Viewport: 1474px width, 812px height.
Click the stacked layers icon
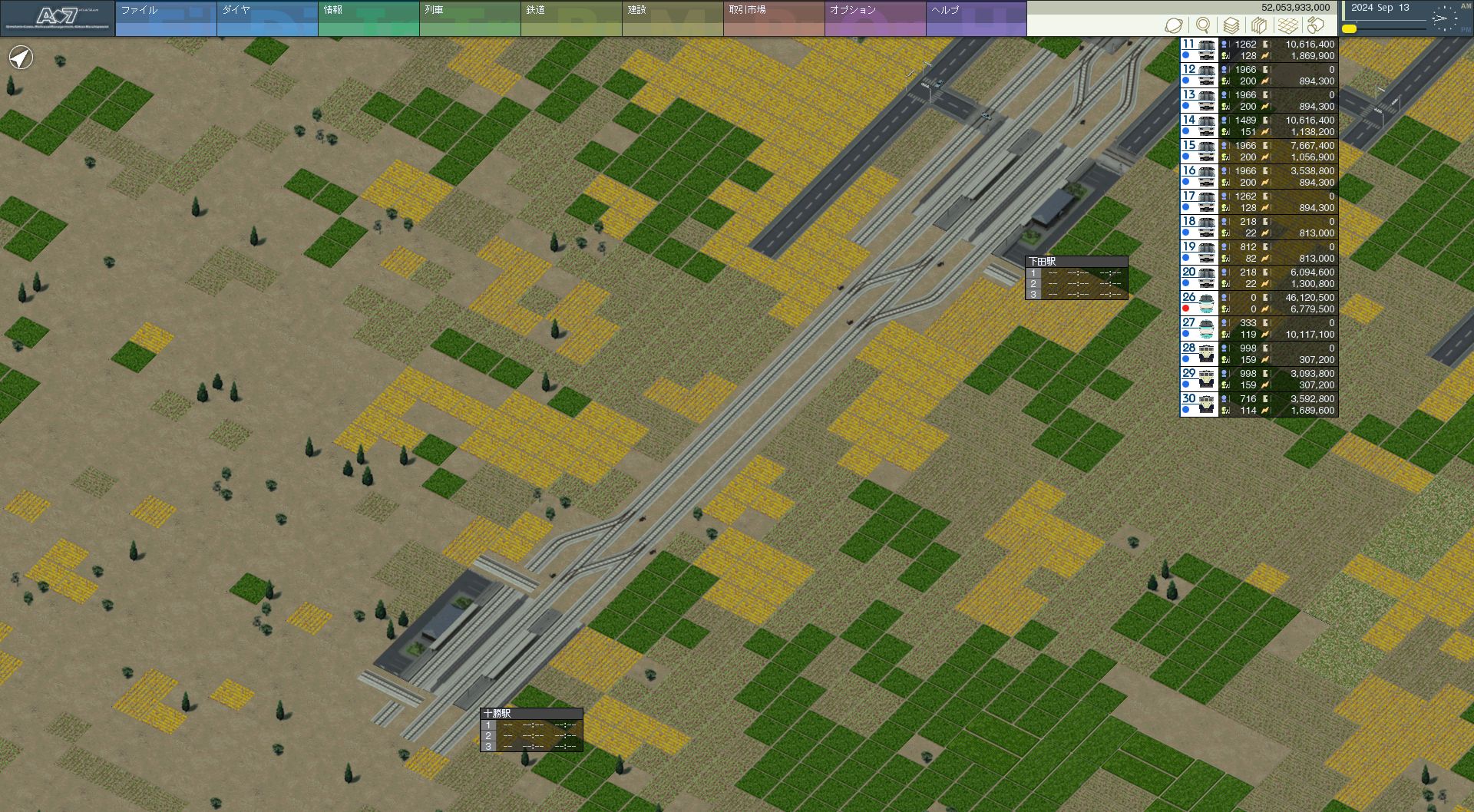tap(1231, 26)
